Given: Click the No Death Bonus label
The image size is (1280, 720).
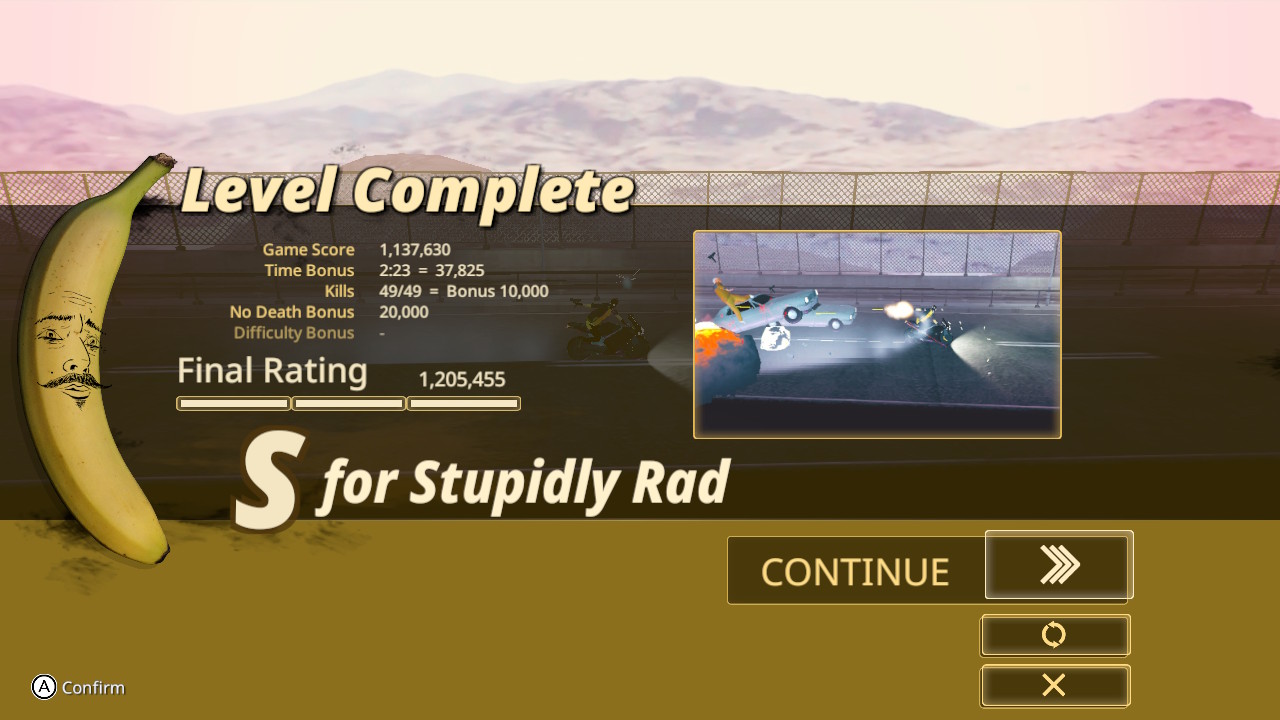Looking at the screenshot, I should click(x=292, y=312).
